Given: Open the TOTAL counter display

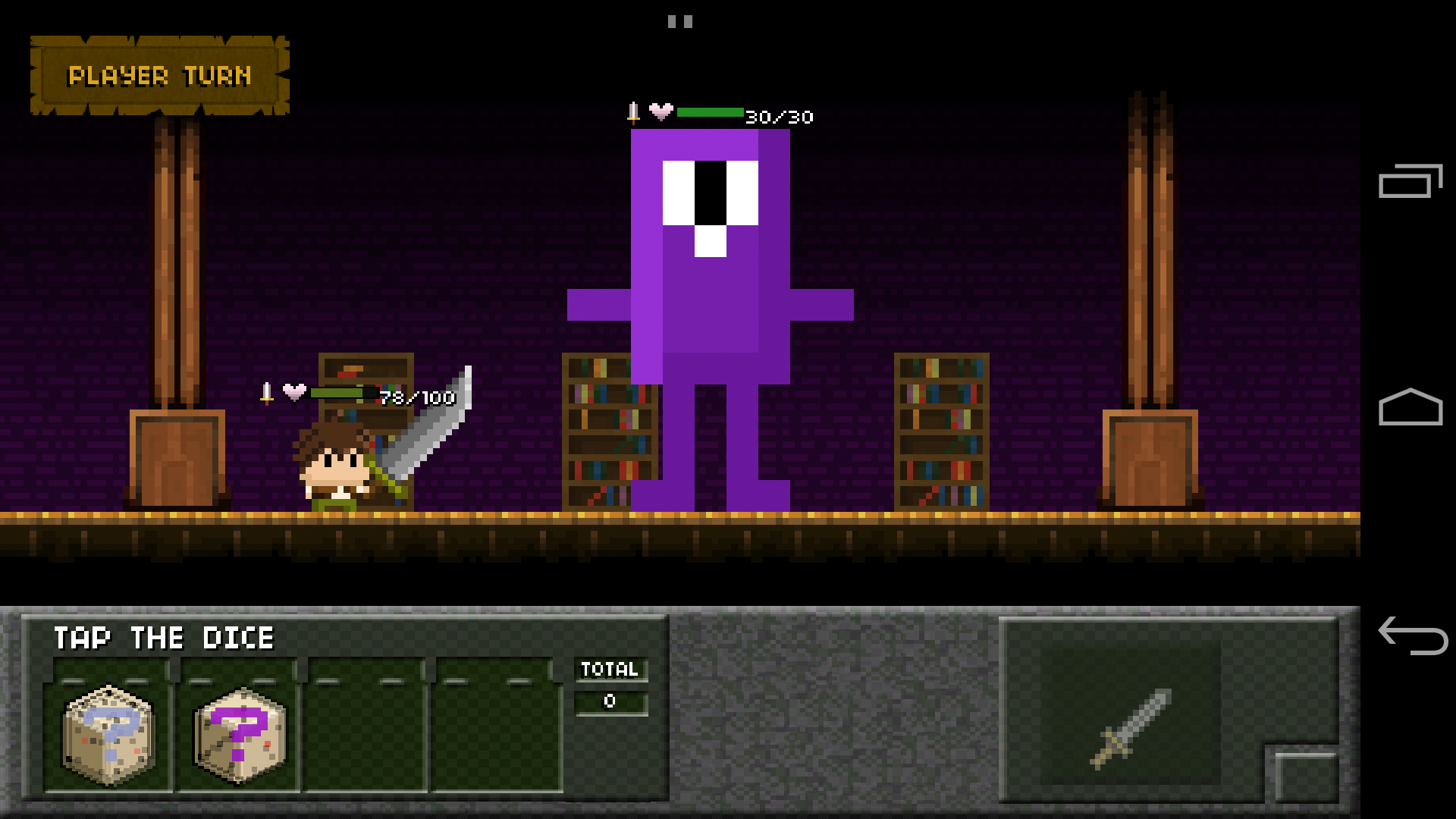Looking at the screenshot, I should point(610,686).
